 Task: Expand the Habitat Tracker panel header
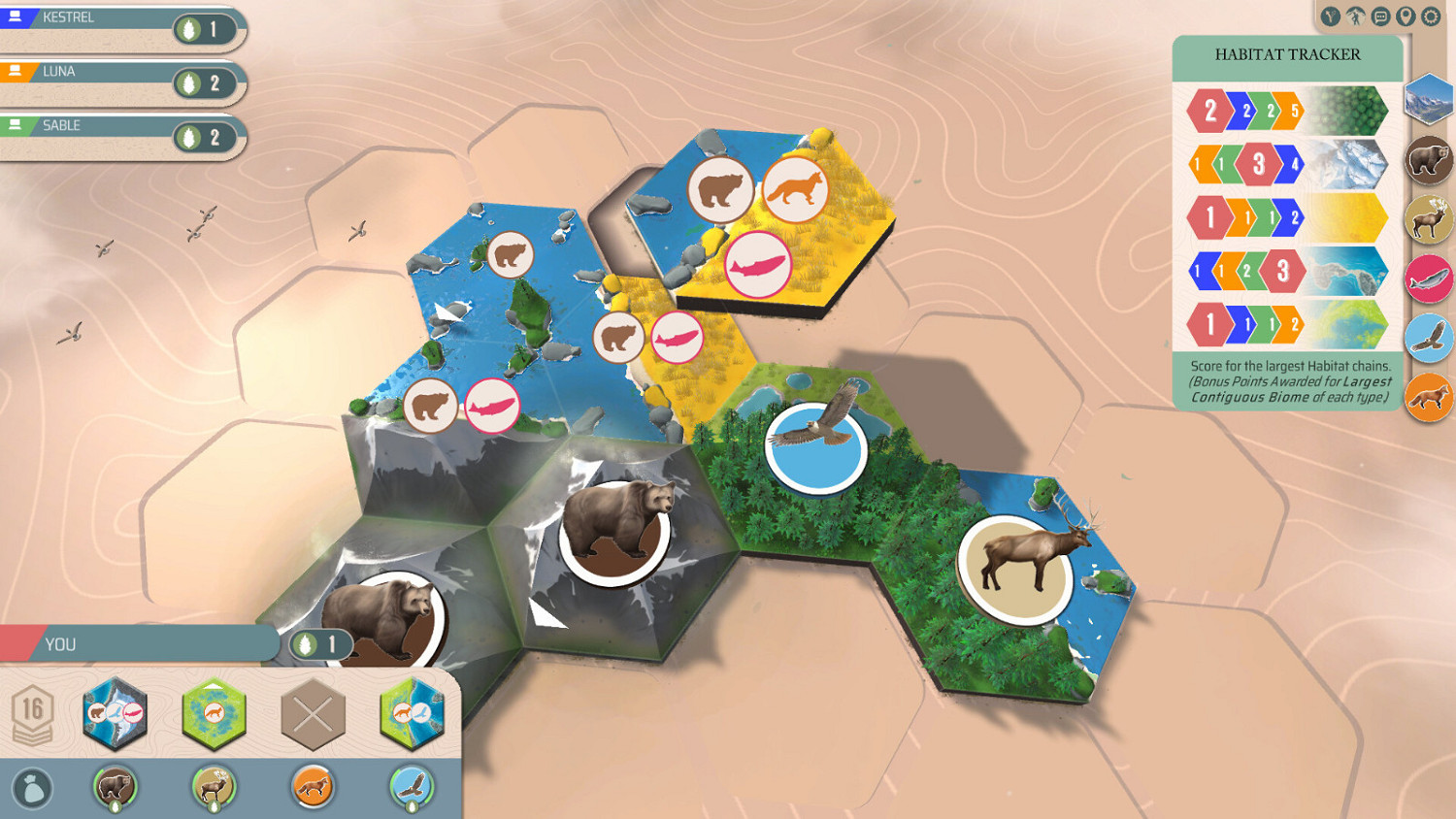pos(1289,55)
